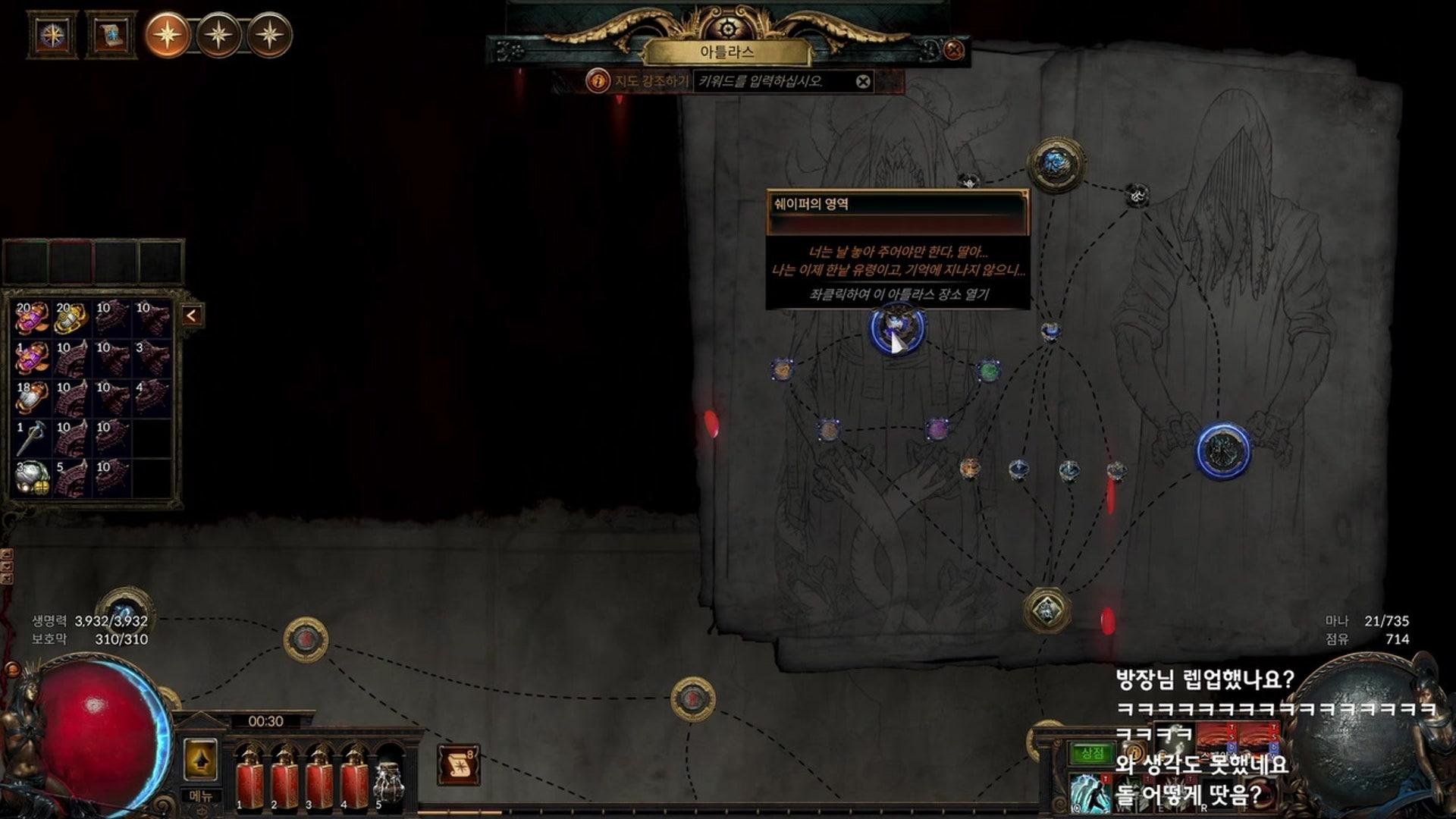1456x819 pixels.
Task: Select the purple atlas map node
Action: click(x=938, y=429)
